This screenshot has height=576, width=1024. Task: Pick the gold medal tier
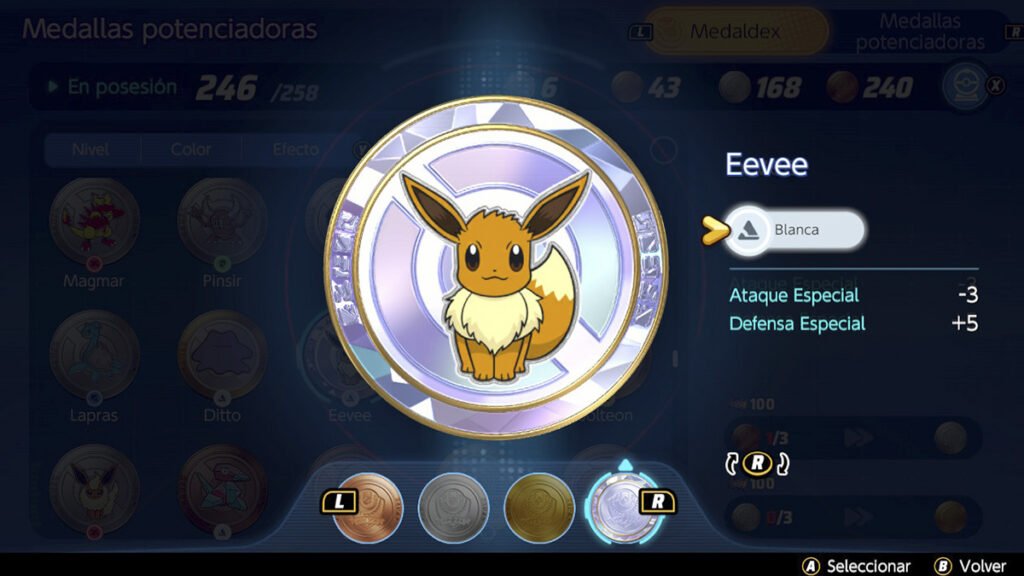[x=539, y=507]
